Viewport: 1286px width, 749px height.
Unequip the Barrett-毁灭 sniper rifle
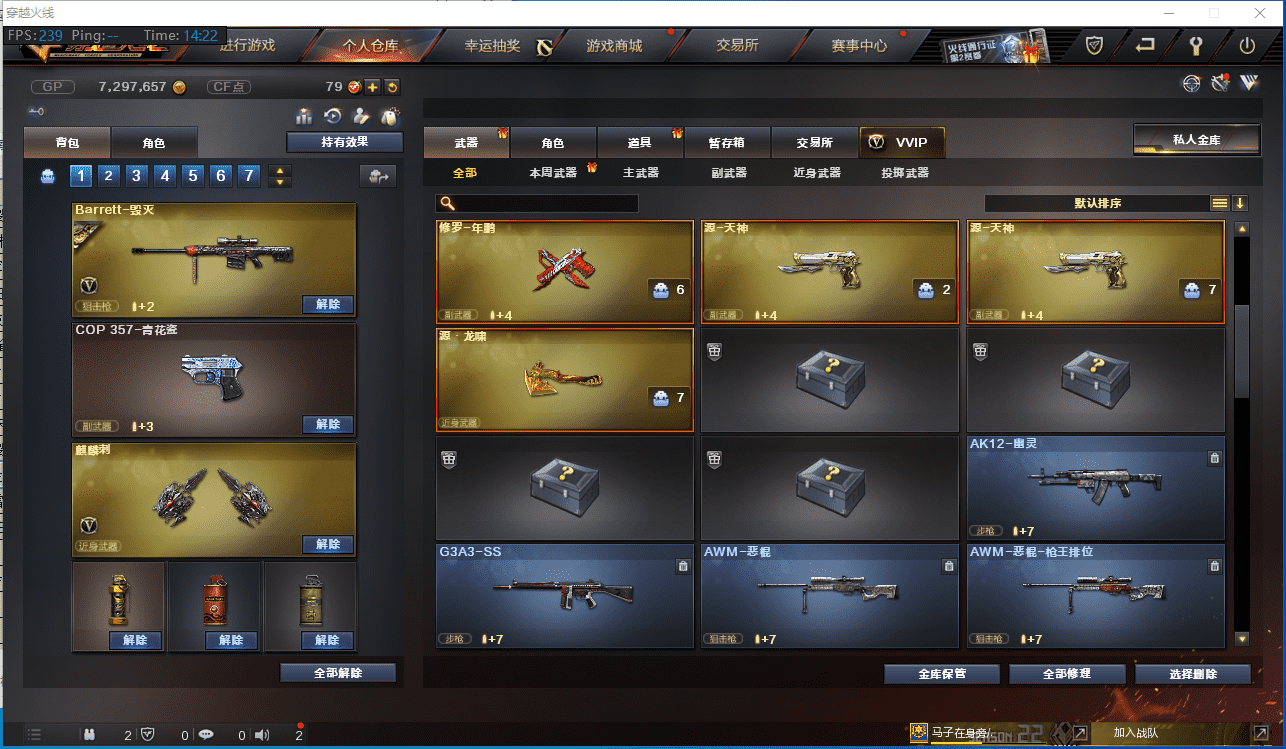(x=328, y=305)
